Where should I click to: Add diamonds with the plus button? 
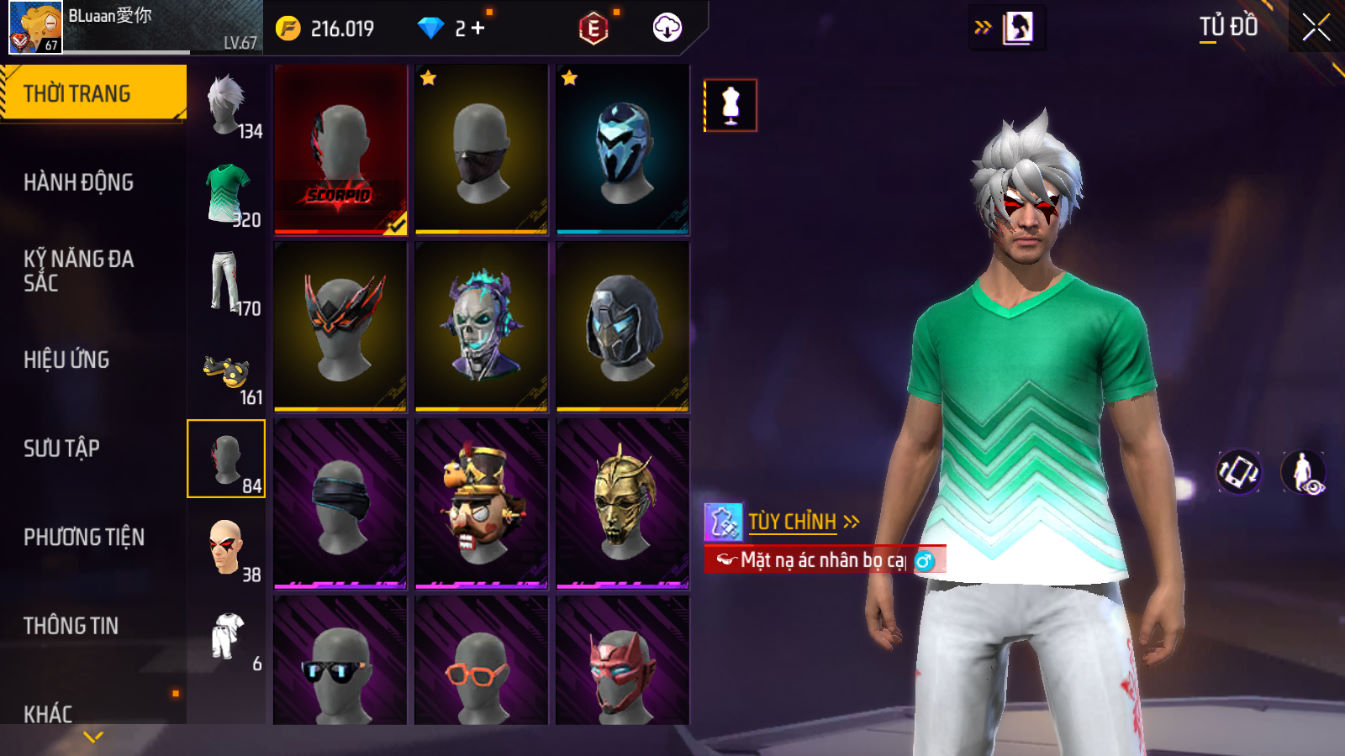coord(478,28)
